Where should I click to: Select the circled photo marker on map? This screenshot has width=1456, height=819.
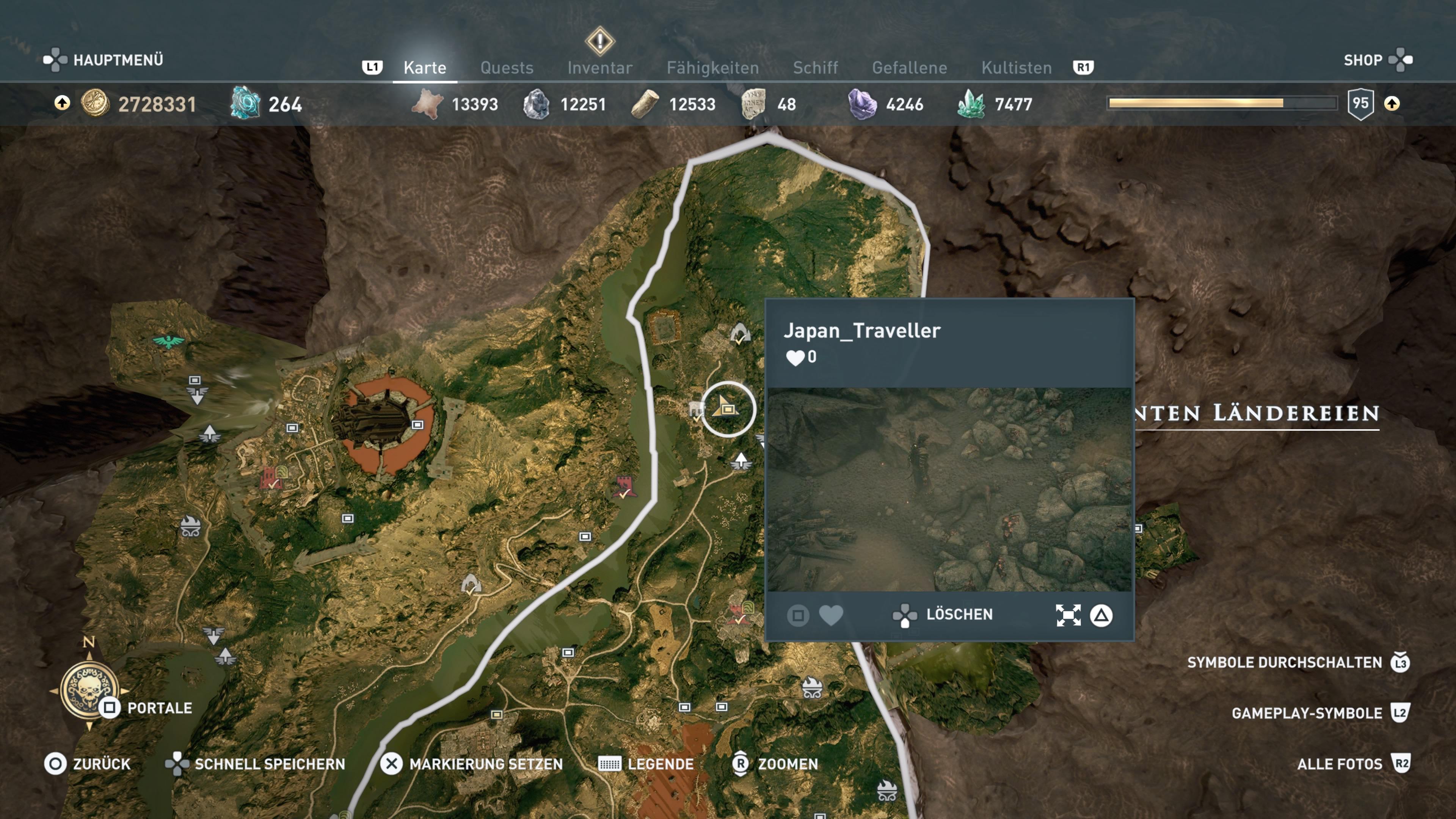coord(728,409)
